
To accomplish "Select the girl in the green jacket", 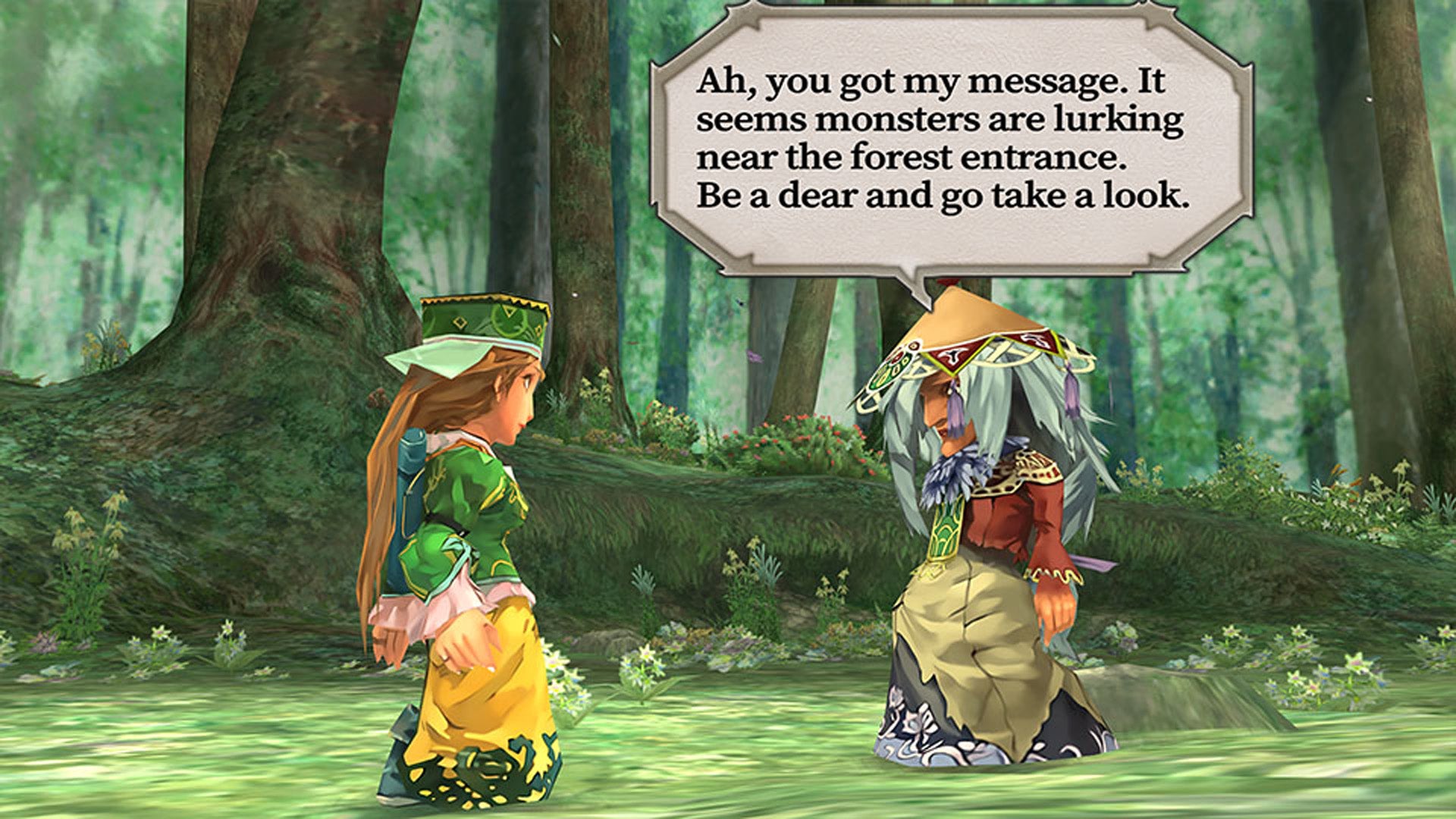I will [470, 531].
